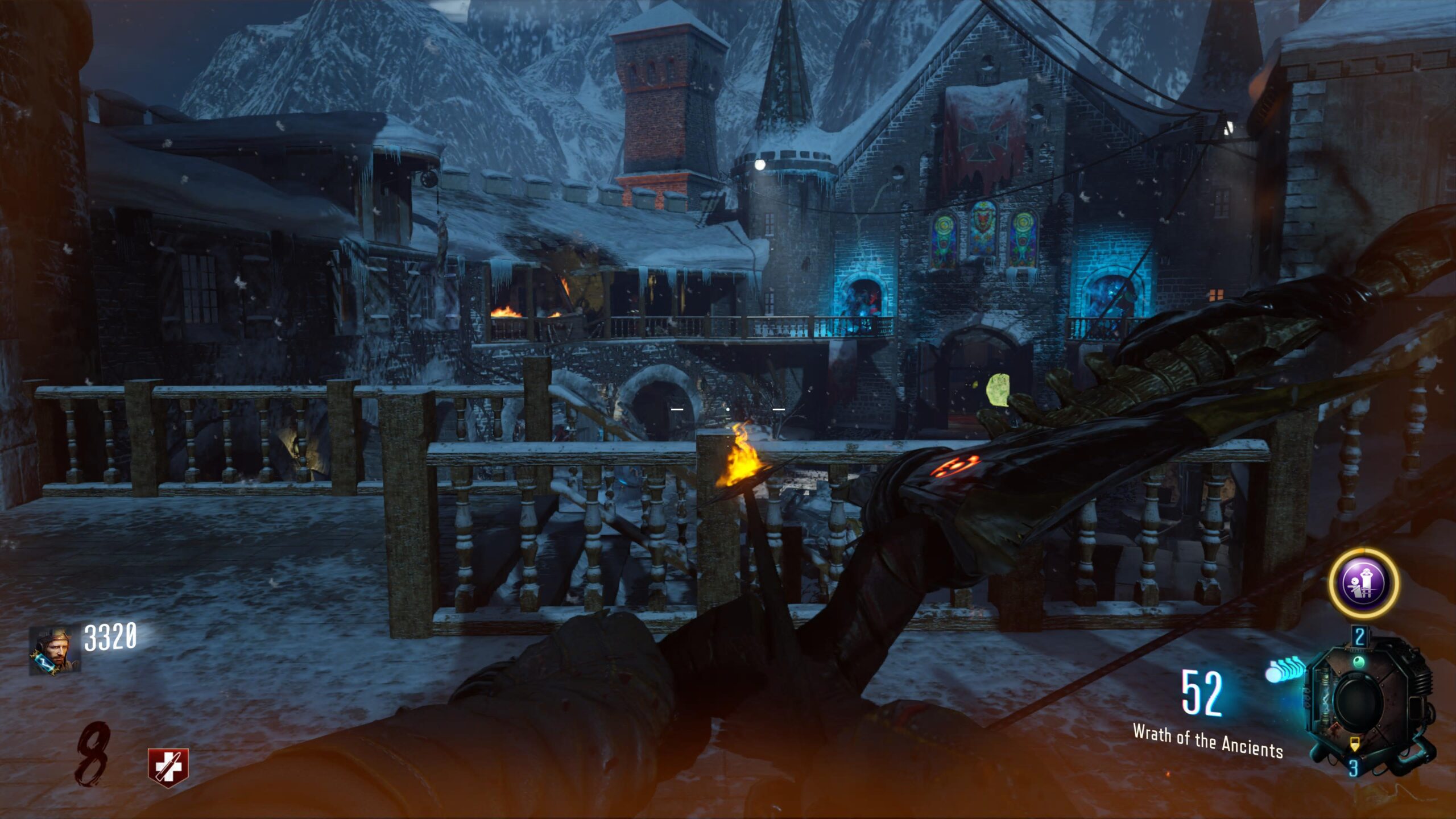The image size is (1456, 819).
Task: Click the equipment slot number 3
Action: point(1354,767)
